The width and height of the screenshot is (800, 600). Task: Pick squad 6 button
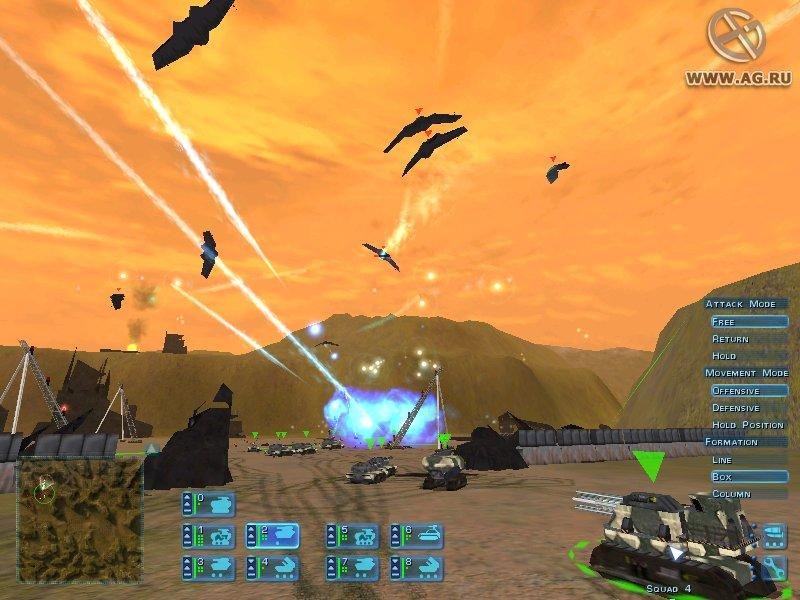(x=417, y=536)
